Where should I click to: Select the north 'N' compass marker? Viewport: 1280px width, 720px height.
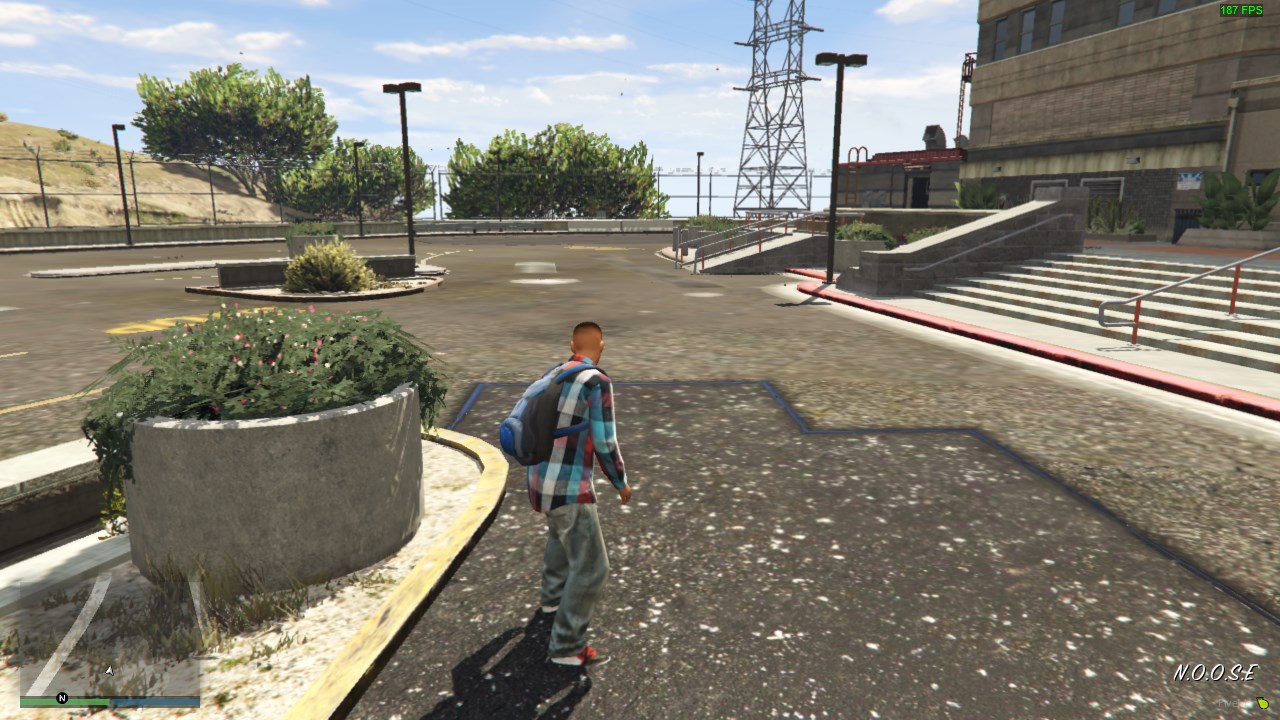point(62,698)
